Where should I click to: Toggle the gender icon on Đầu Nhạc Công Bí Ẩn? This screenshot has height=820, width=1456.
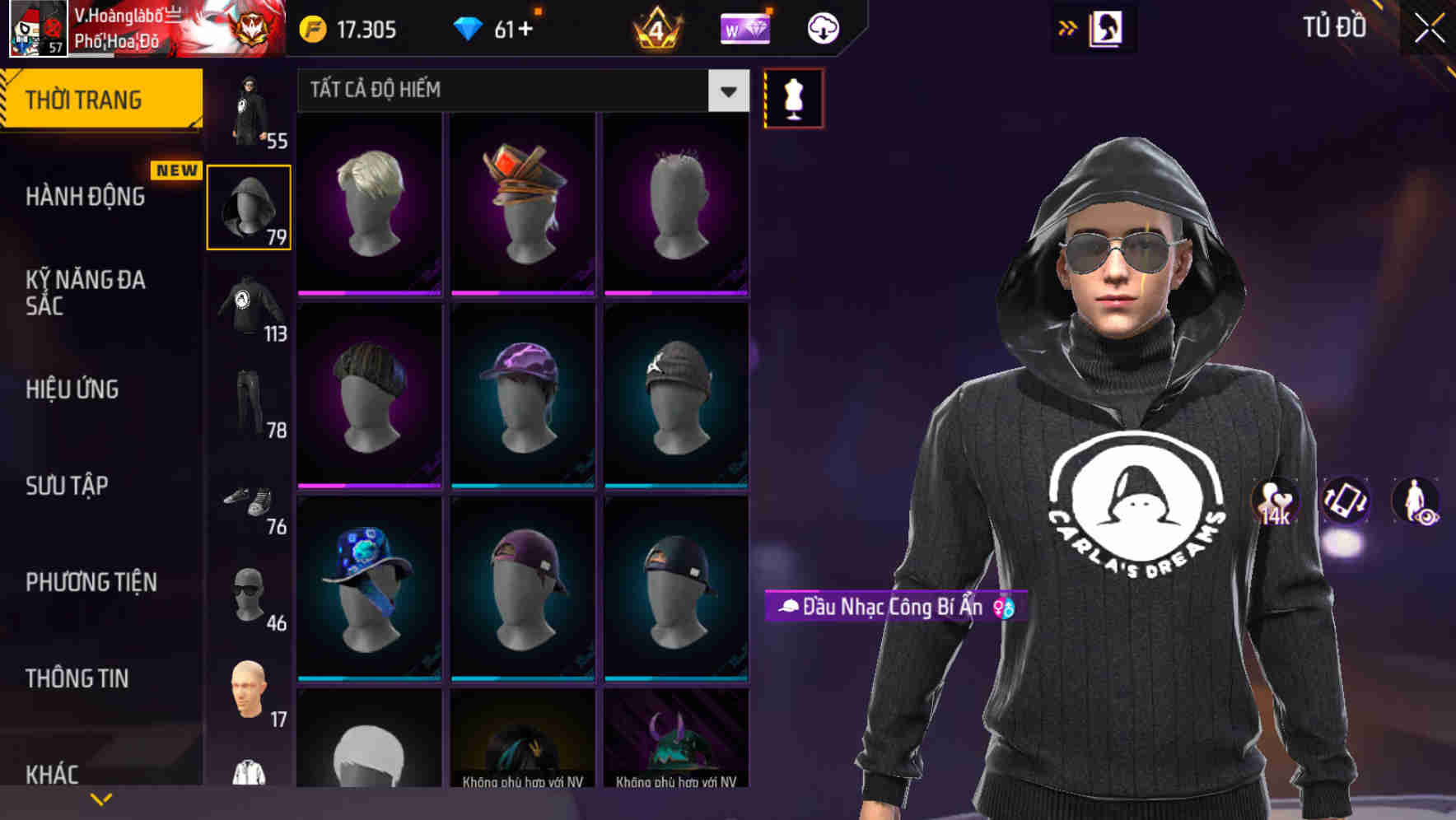coord(1003,608)
